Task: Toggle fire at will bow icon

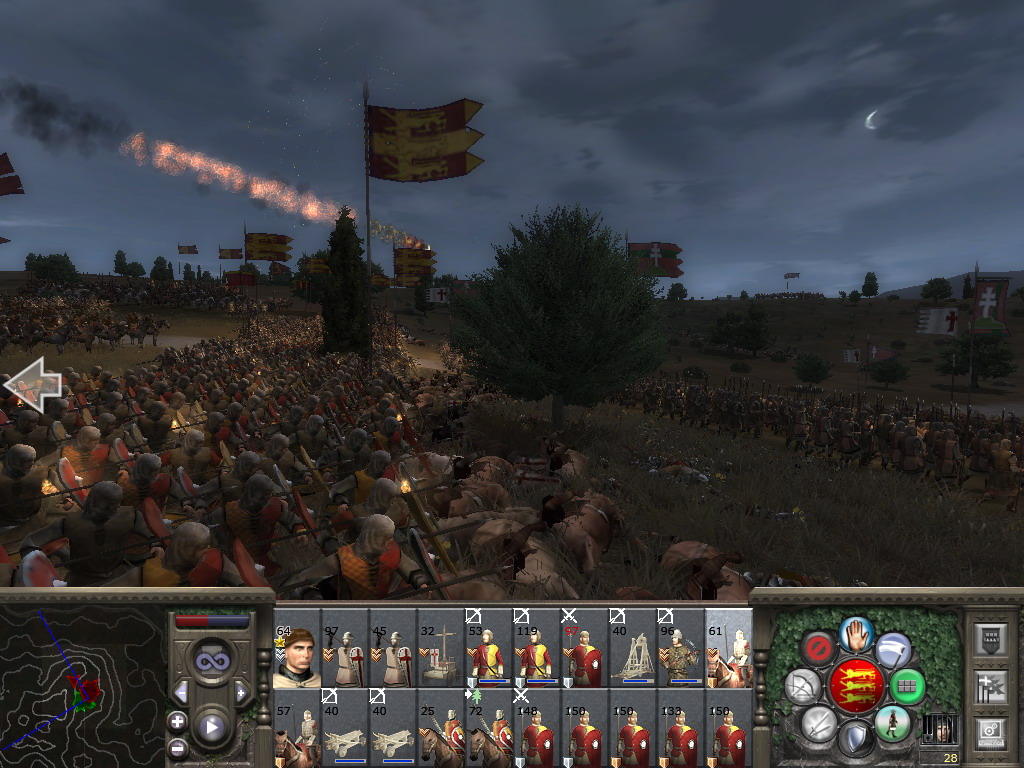Action: [803, 686]
